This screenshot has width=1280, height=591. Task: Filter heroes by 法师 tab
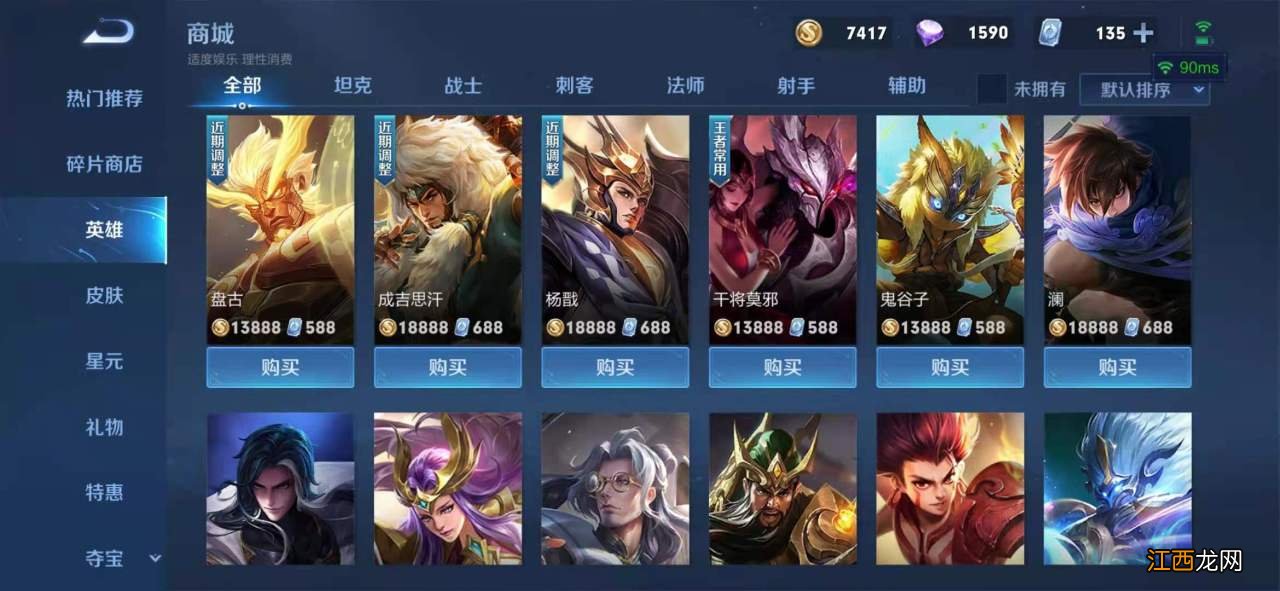[685, 86]
